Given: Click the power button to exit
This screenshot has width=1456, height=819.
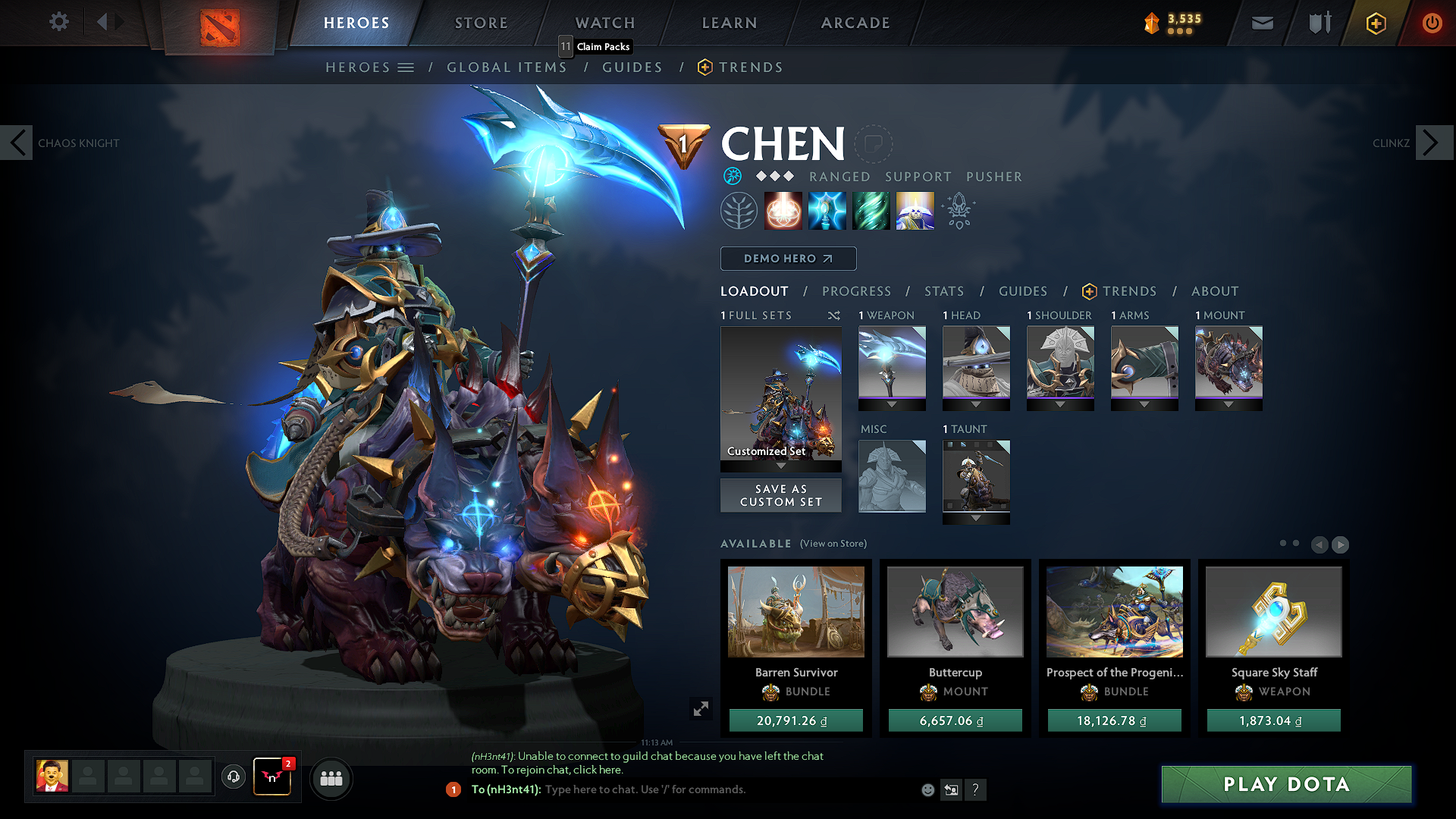Looking at the screenshot, I should (1432, 23).
